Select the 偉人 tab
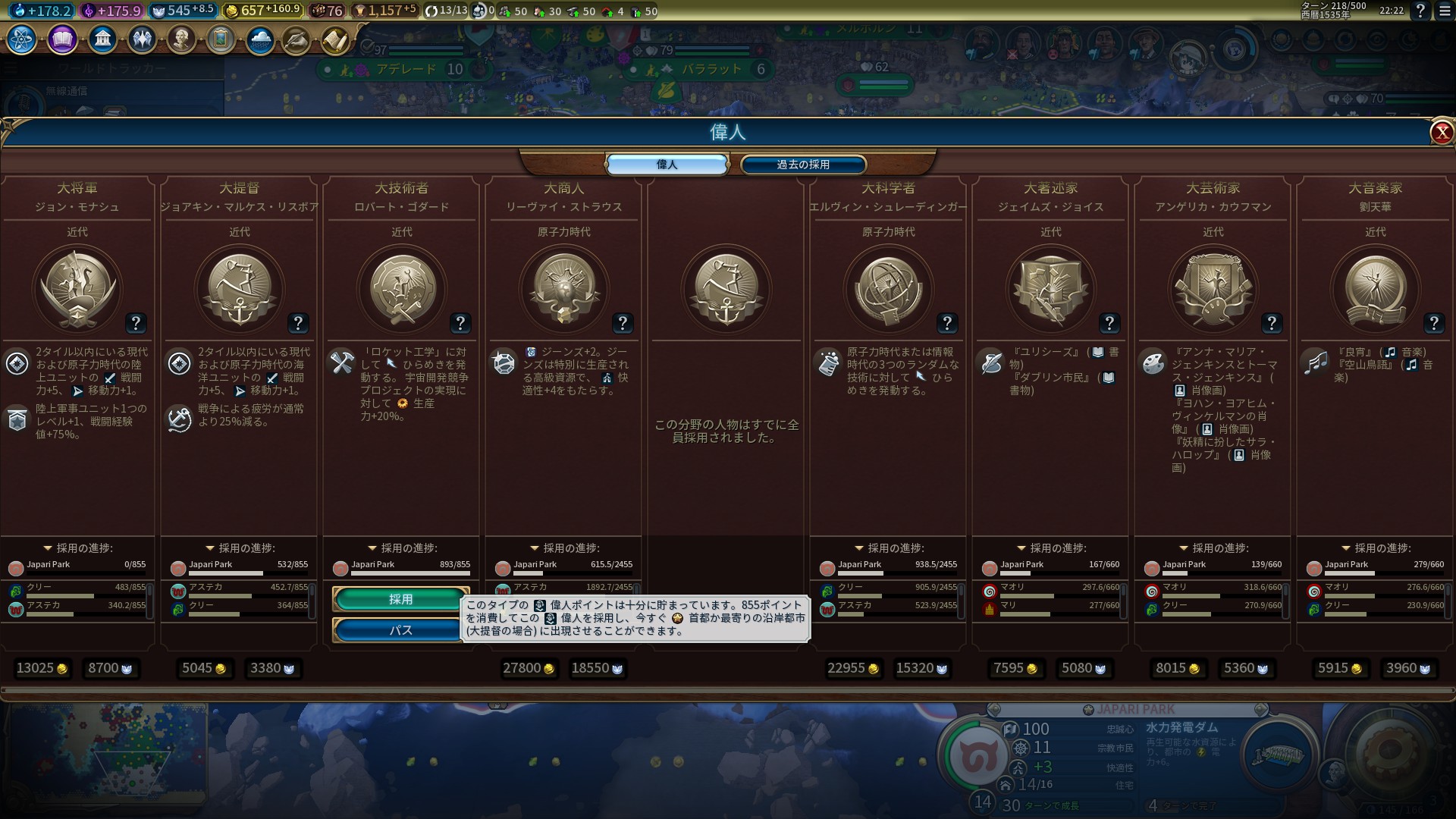The image size is (1456, 819). click(667, 165)
